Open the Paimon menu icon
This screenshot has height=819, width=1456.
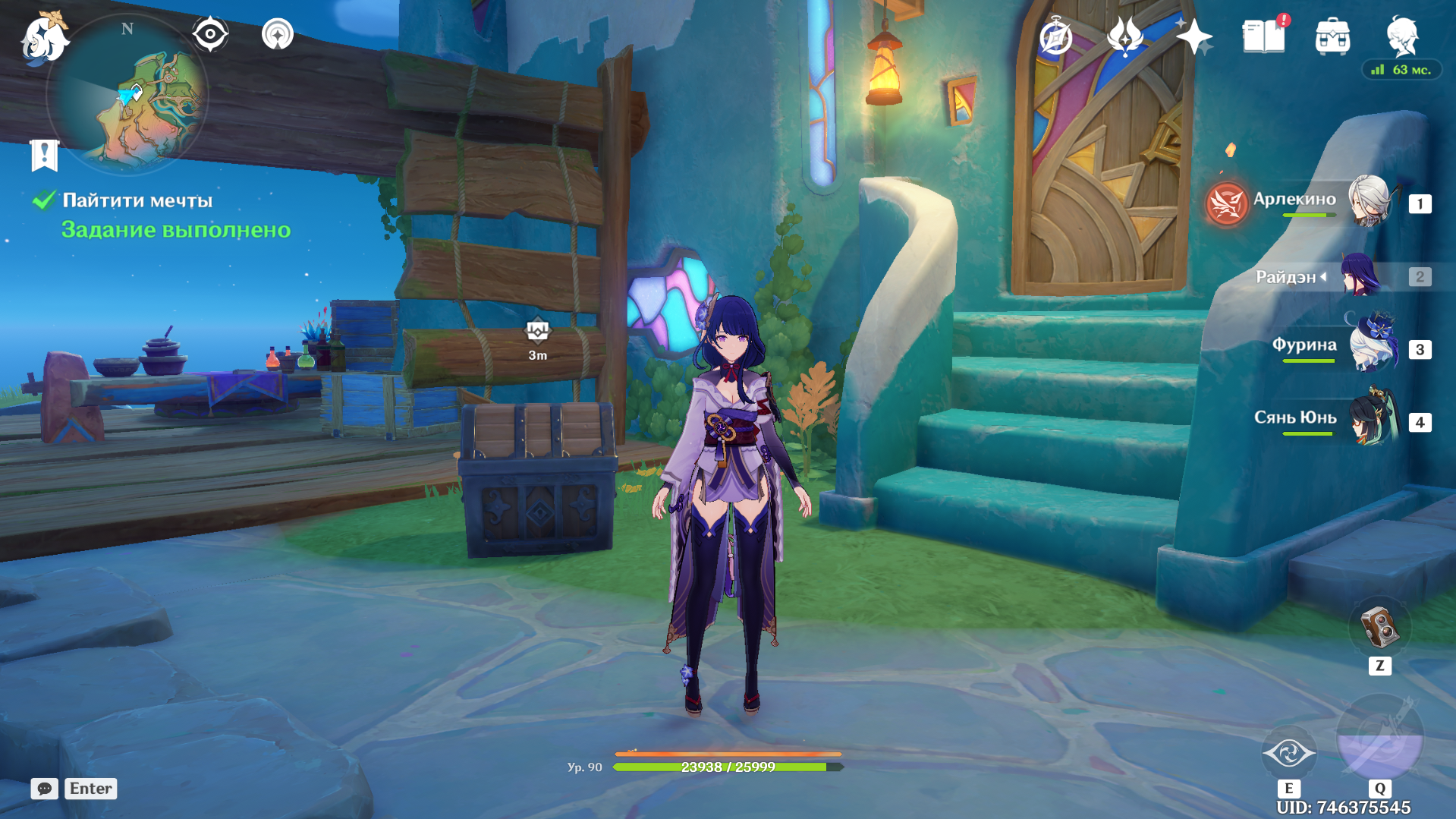(44, 37)
